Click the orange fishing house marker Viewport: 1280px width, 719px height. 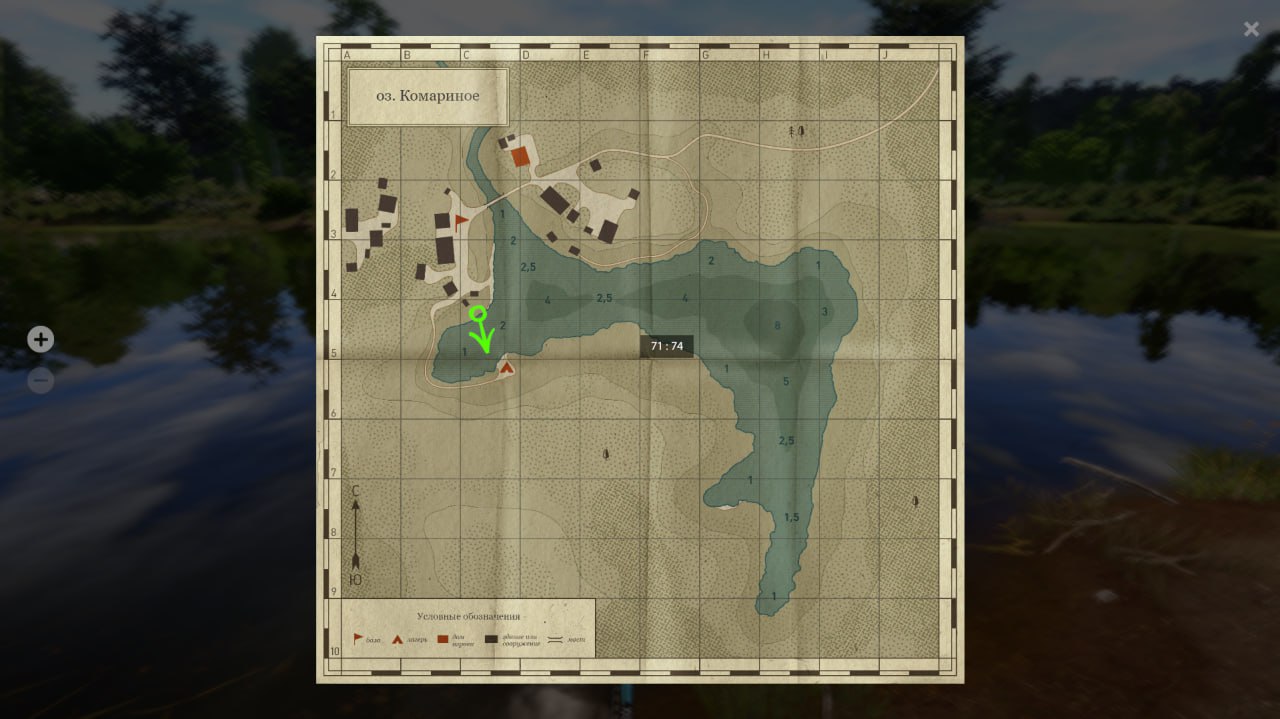520,156
